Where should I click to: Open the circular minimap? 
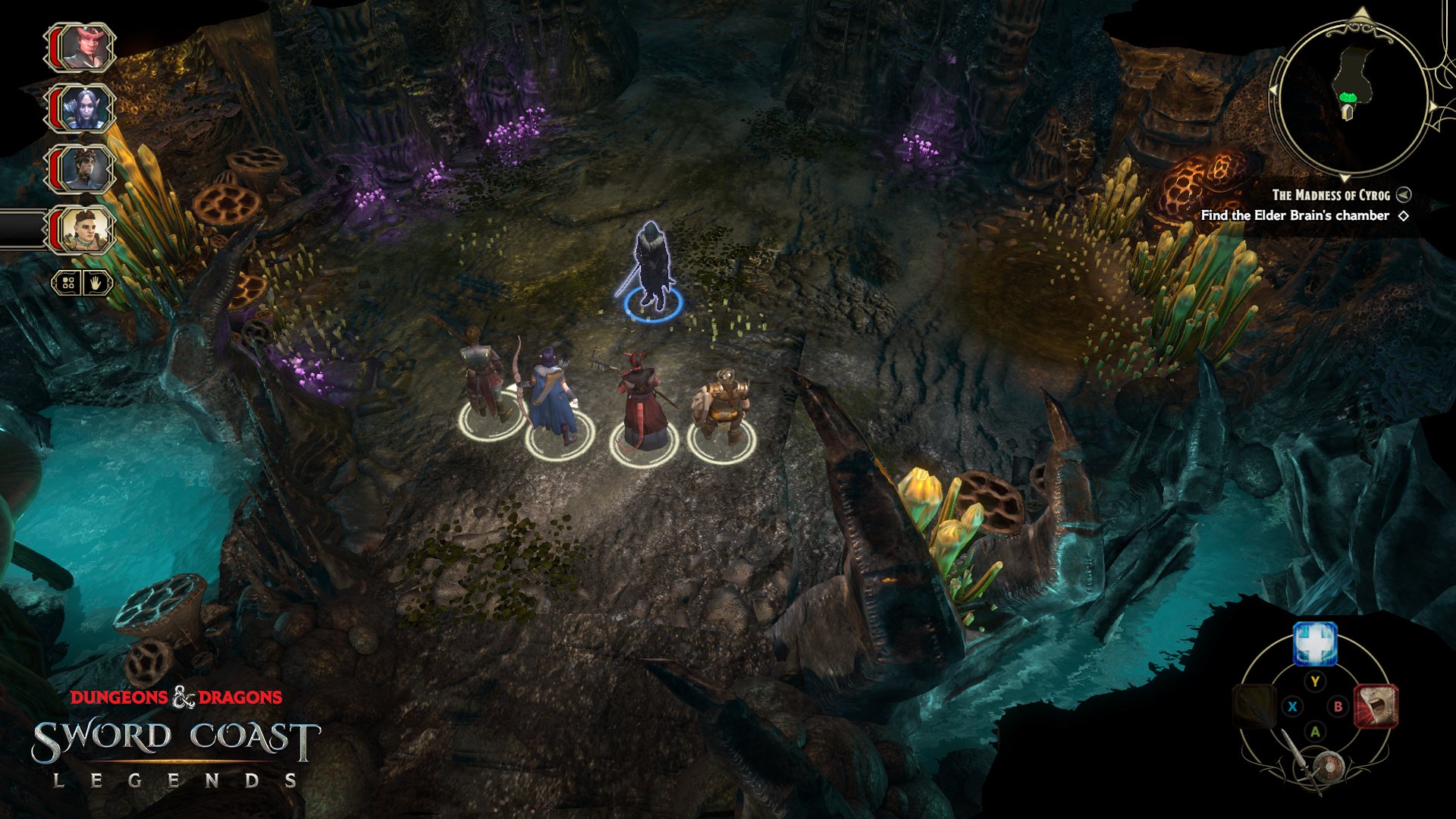tap(1350, 95)
